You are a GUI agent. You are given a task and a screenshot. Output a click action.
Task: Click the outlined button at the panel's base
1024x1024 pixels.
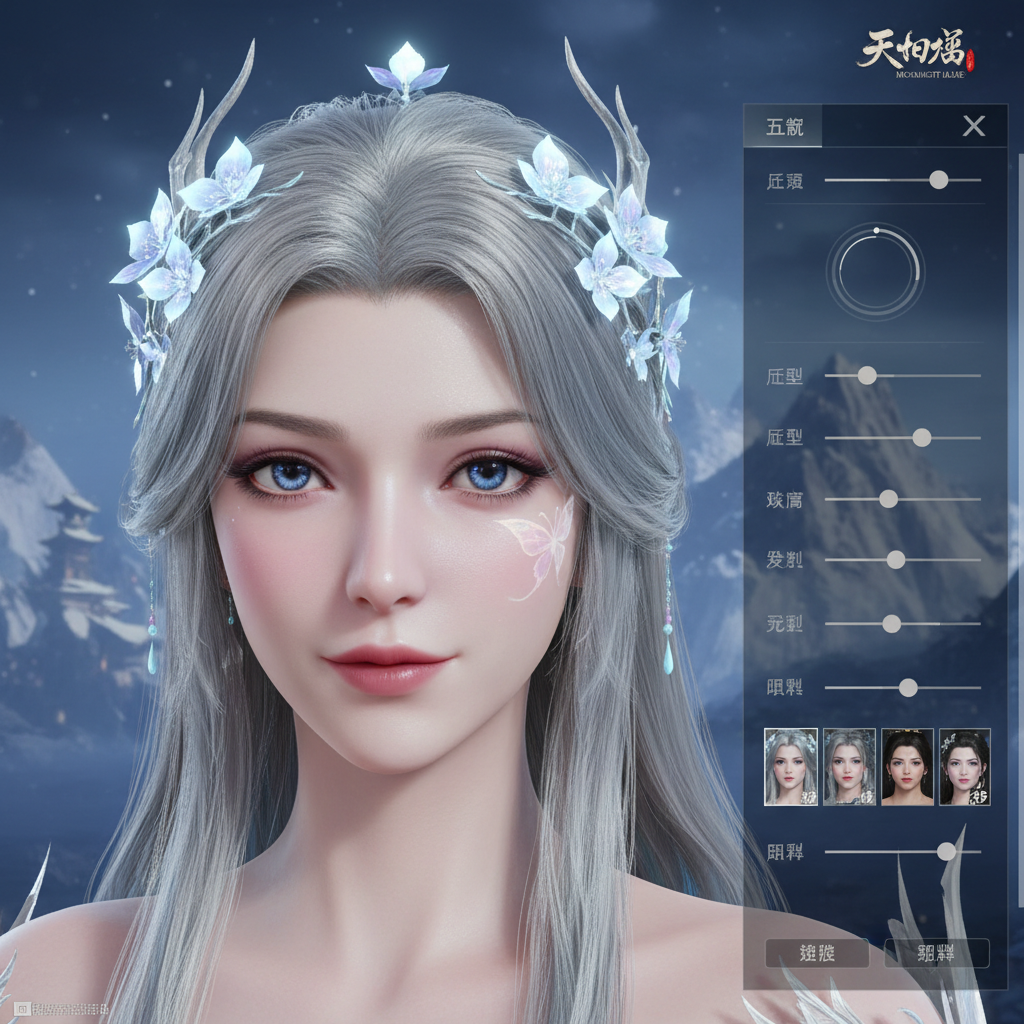click(x=936, y=953)
